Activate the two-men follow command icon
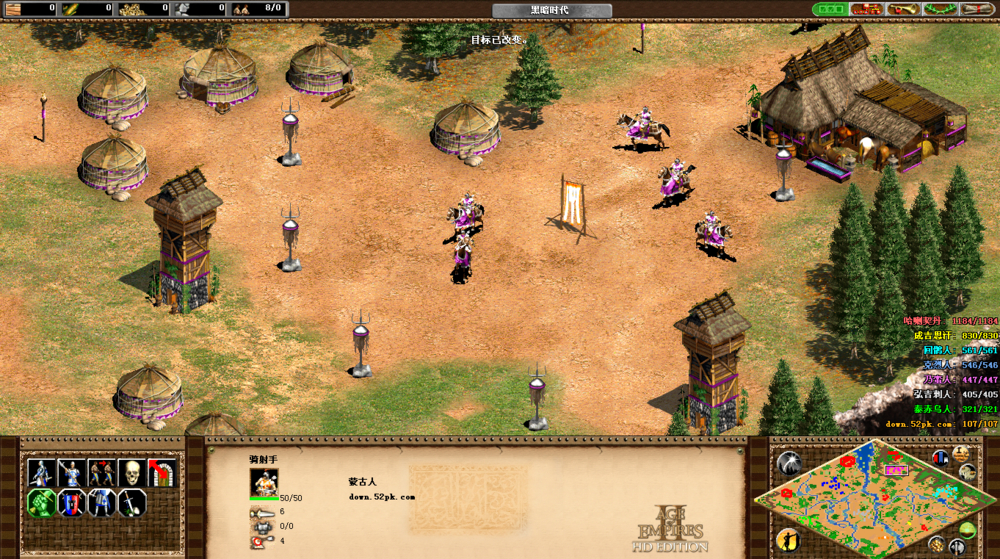Screen dimensions: 1000x559 [101, 472]
